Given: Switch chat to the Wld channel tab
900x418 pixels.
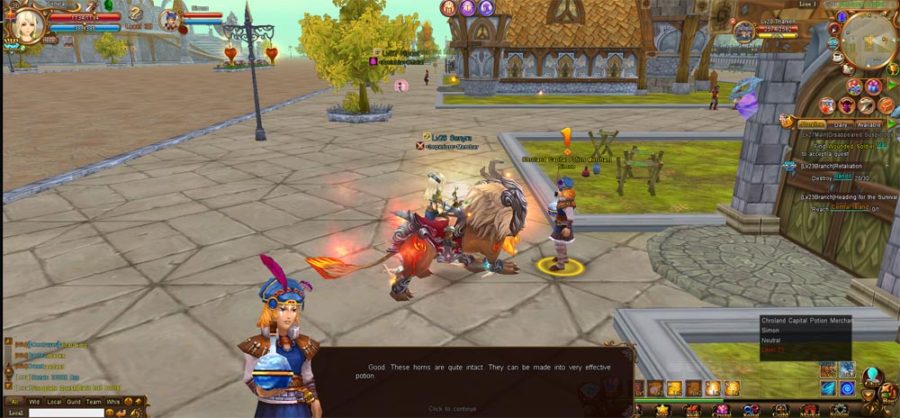Looking at the screenshot, I should [34, 401].
